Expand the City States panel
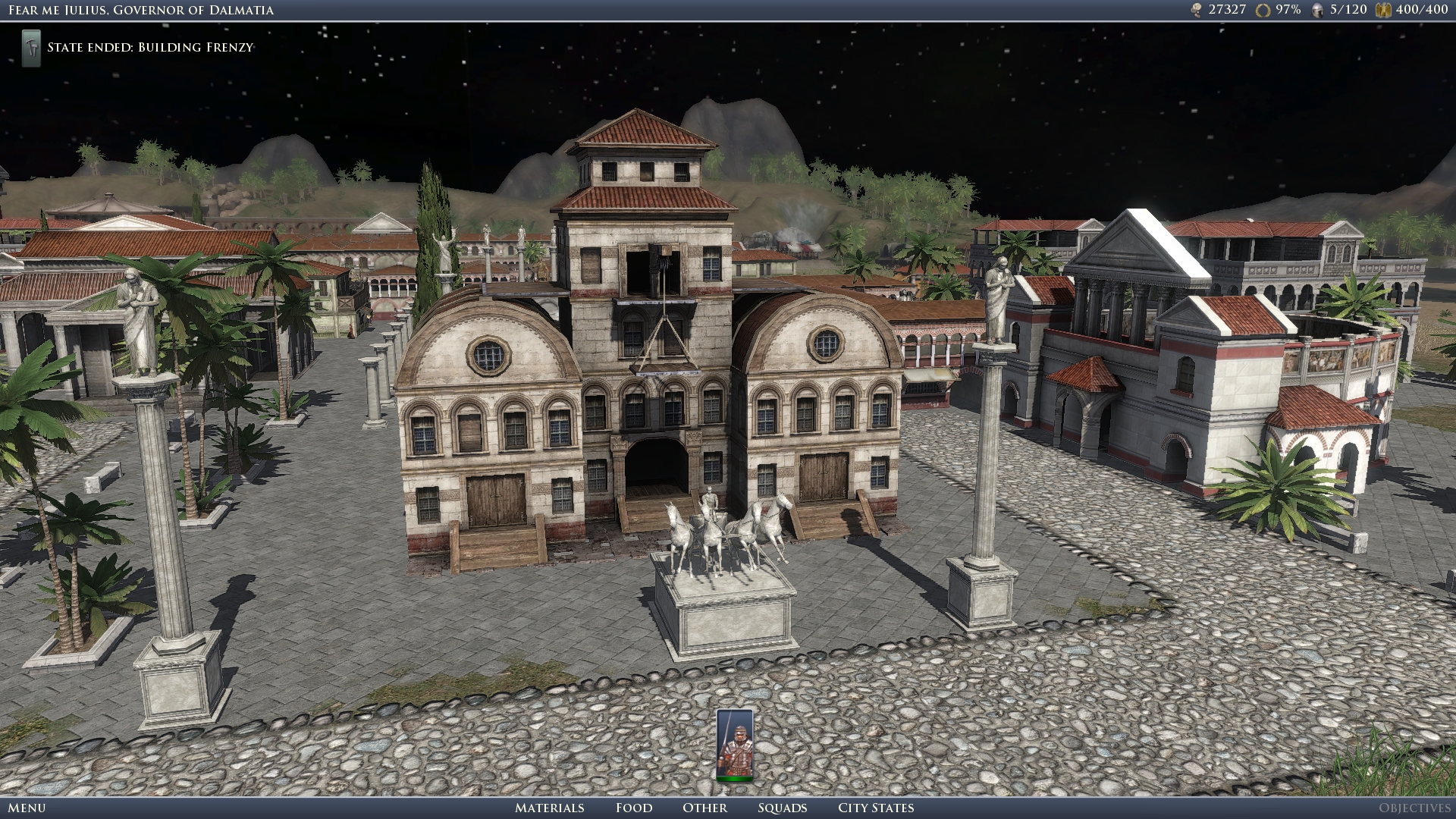The width and height of the screenshot is (1456, 819). tap(874, 808)
